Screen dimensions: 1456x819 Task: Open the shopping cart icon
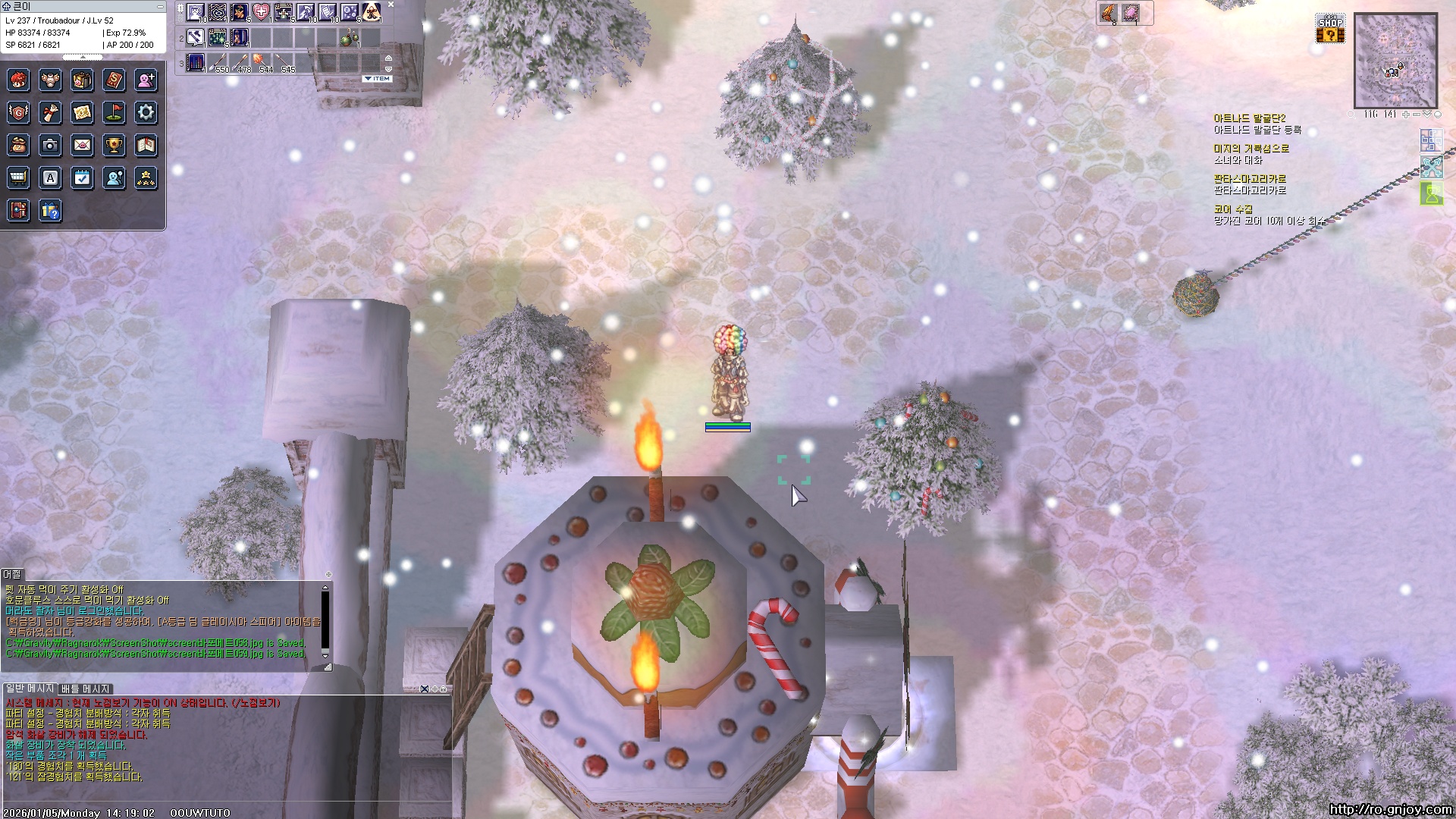pyautogui.click(x=18, y=178)
